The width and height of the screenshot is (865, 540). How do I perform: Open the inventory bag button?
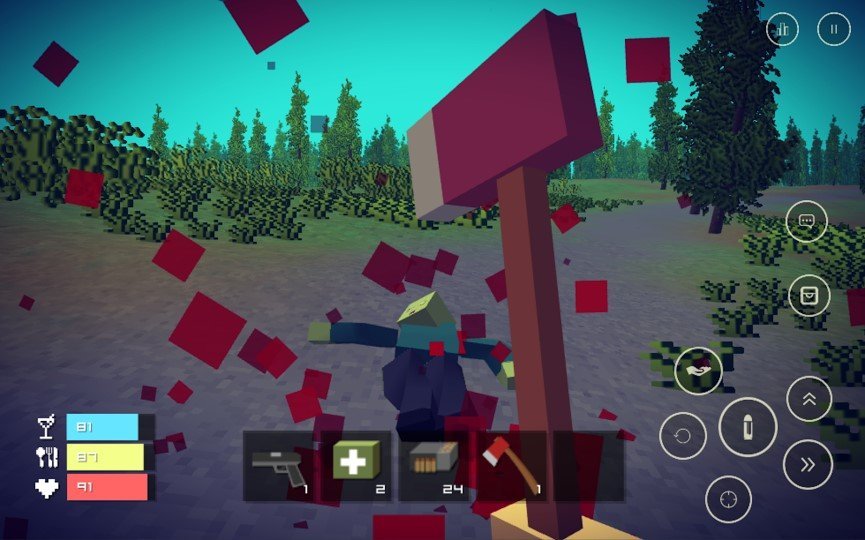pos(808,295)
